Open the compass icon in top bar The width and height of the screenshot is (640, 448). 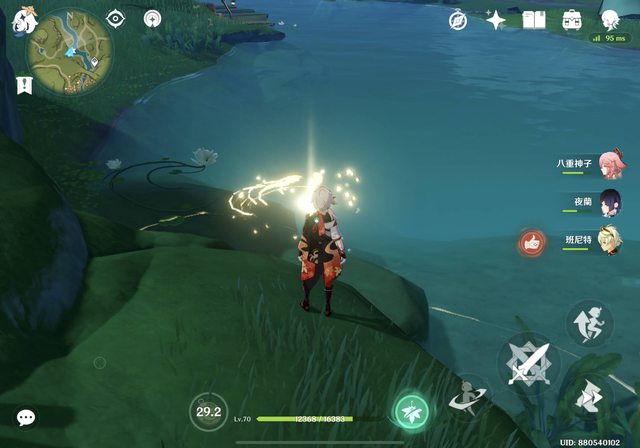459,20
